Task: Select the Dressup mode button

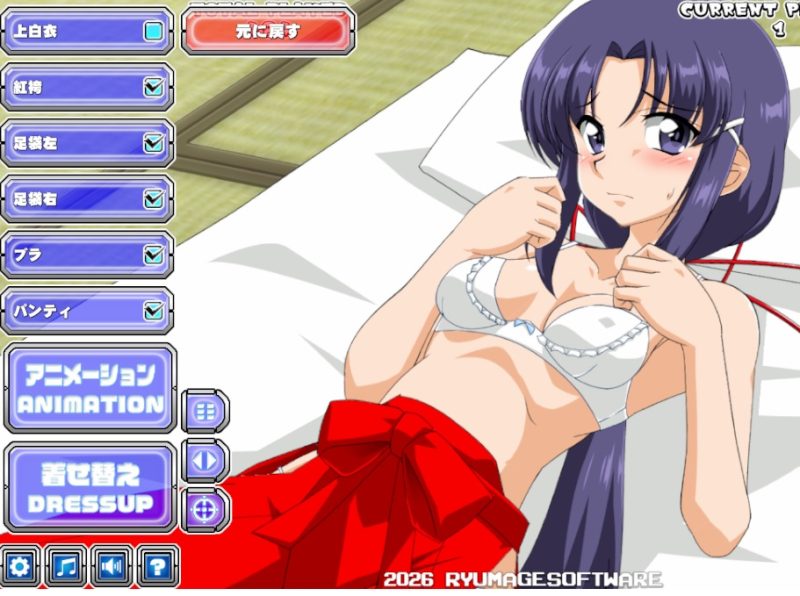Action: [90, 489]
